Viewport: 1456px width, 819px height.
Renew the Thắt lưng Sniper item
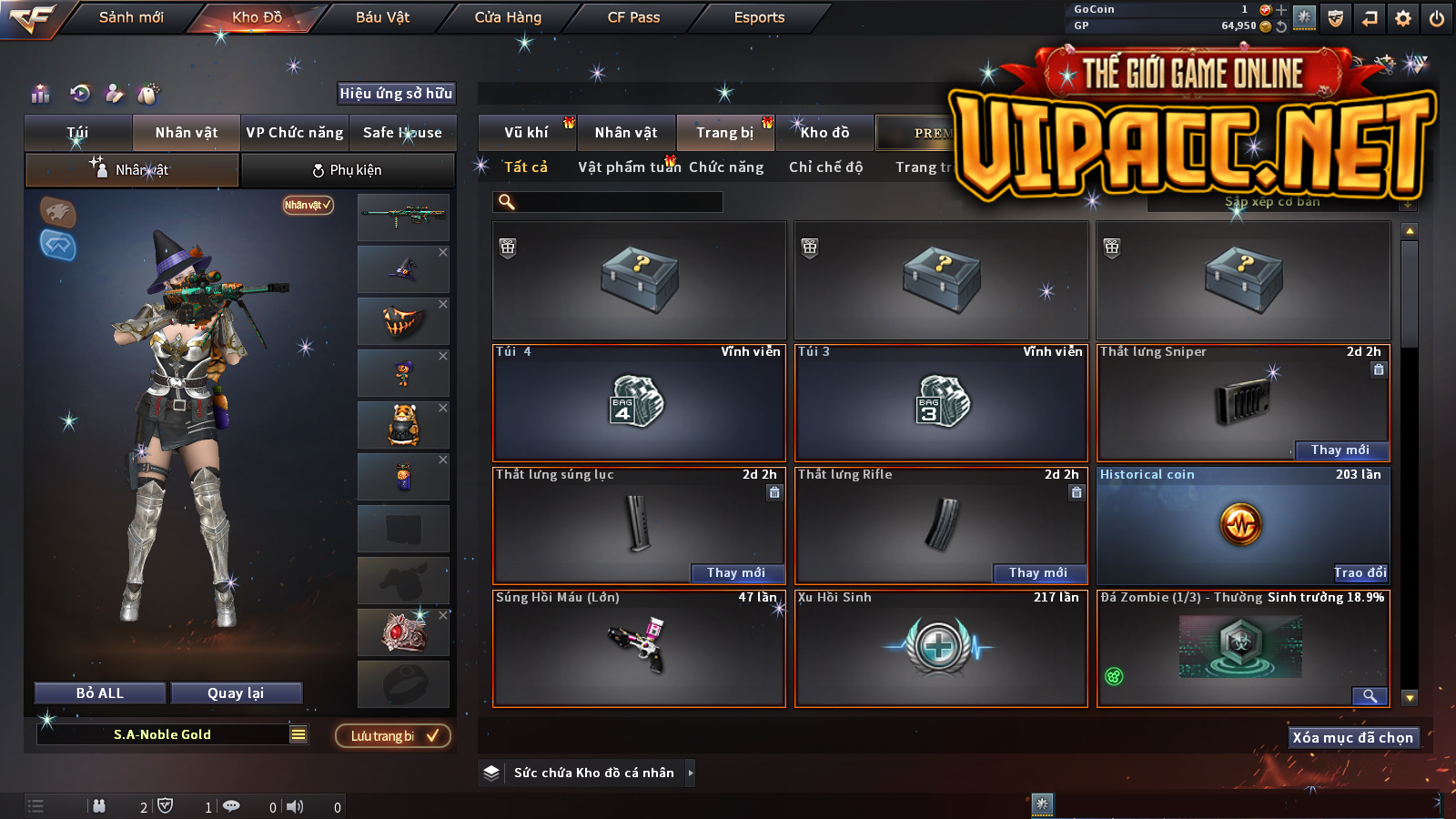click(1340, 450)
